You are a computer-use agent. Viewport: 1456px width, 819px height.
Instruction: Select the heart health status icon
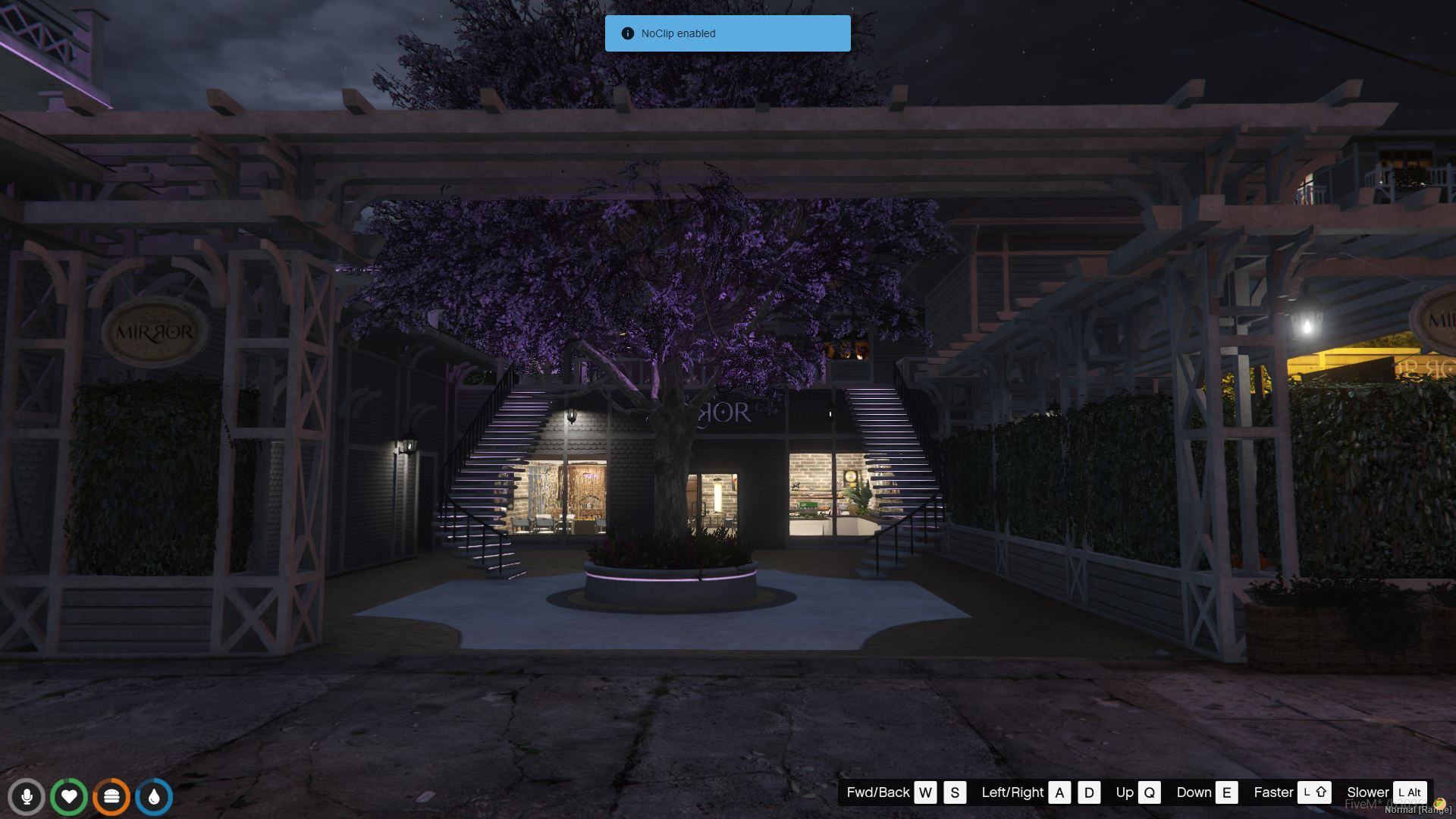click(69, 797)
